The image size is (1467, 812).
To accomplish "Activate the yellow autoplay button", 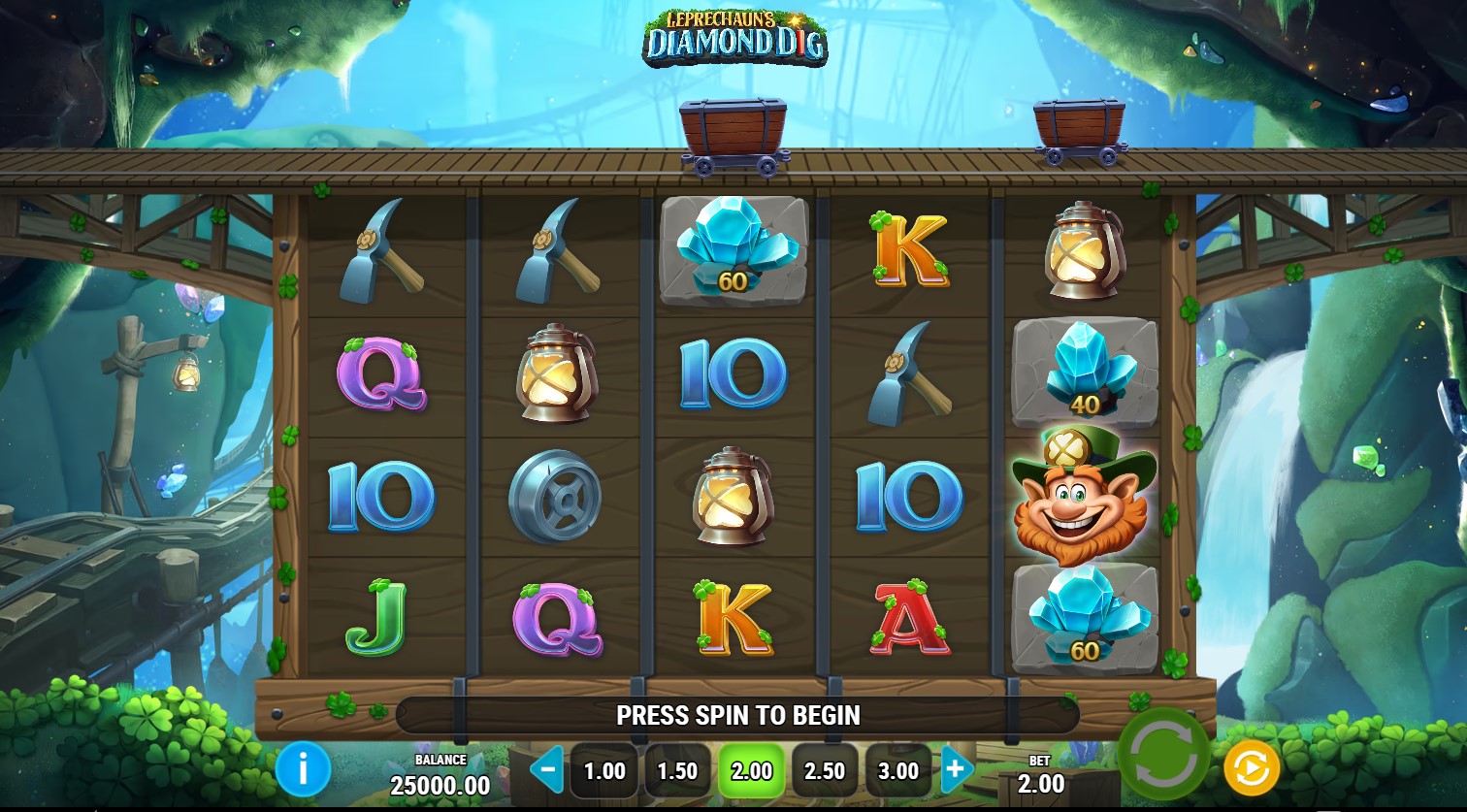I will pyautogui.click(x=1251, y=768).
